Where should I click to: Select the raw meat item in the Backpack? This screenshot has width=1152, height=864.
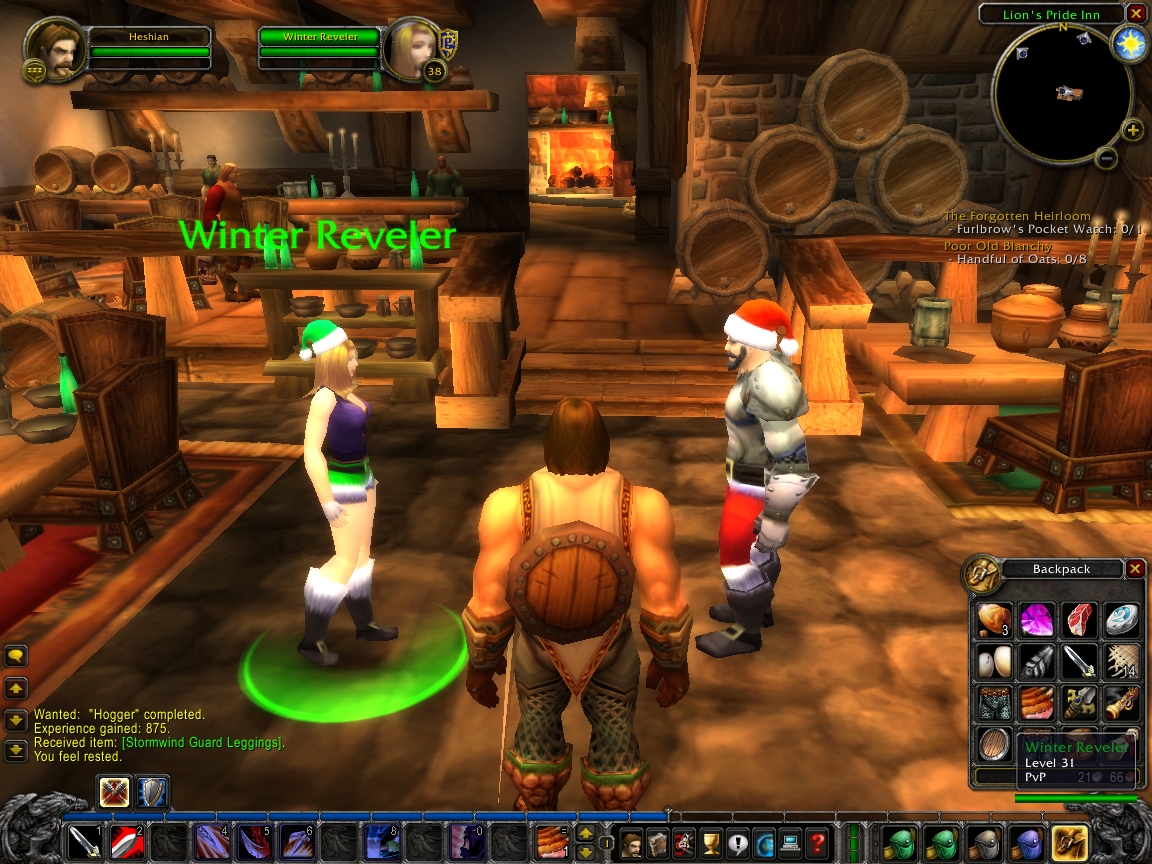pyautogui.click(x=1078, y=620)
